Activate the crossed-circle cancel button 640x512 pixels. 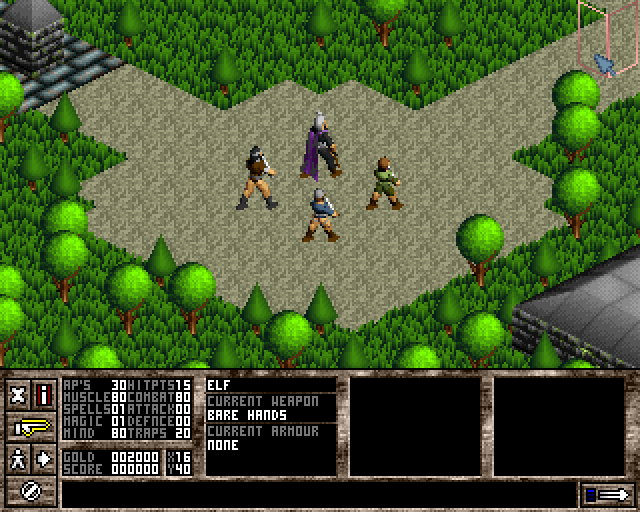[31, 491]
